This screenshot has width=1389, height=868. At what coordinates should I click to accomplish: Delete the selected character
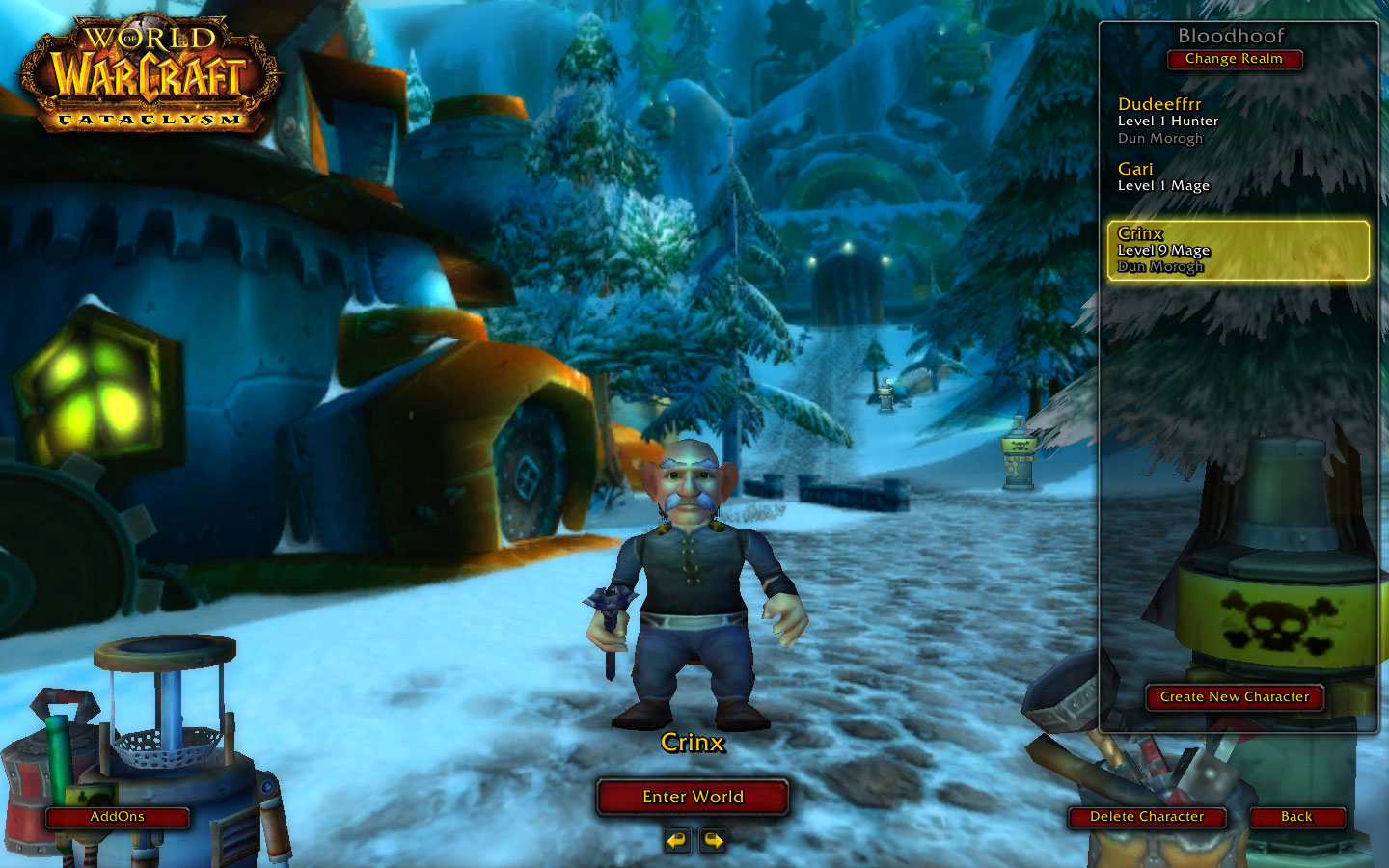1146,817
